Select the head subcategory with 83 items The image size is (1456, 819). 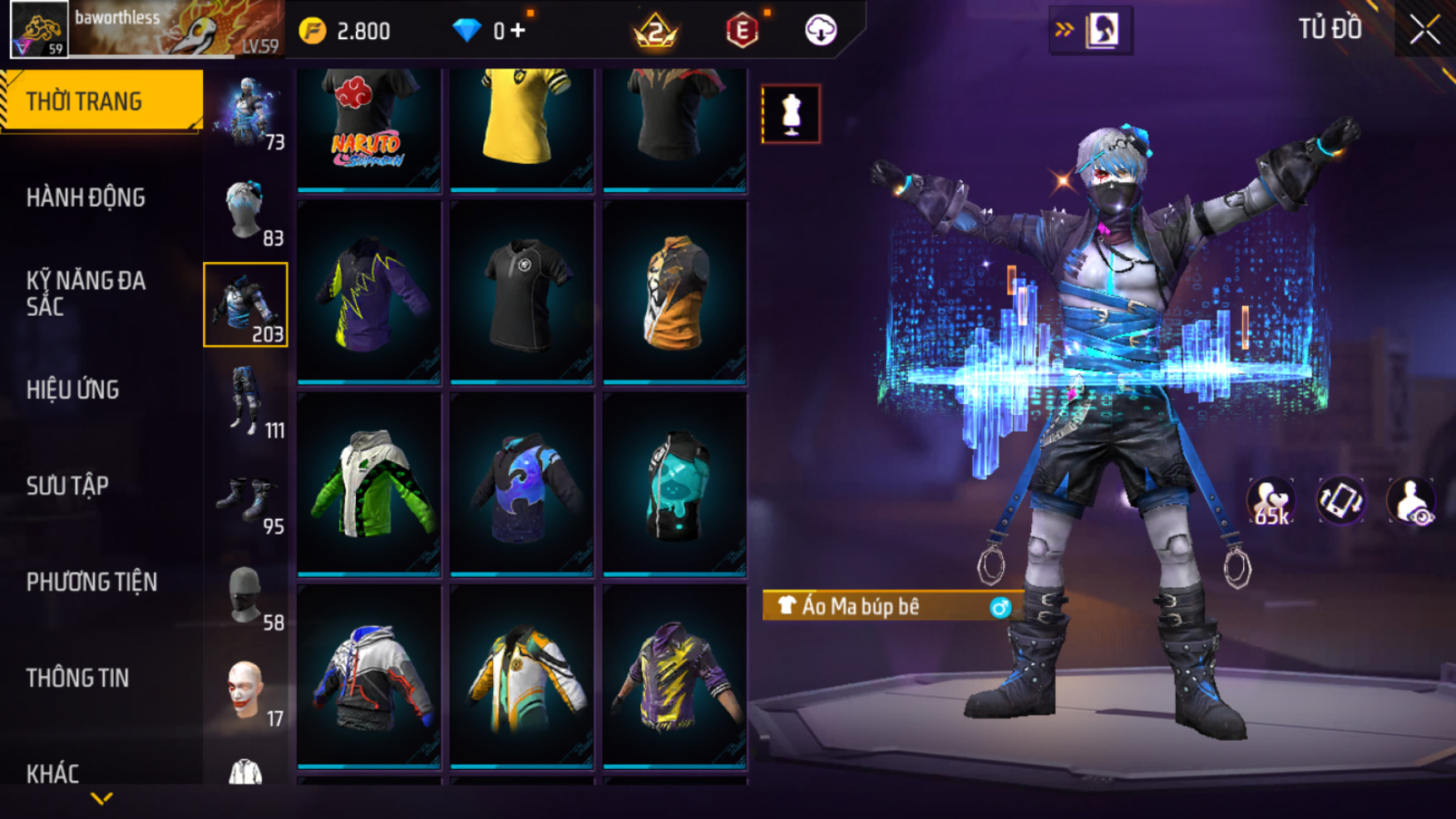(246, 210)
